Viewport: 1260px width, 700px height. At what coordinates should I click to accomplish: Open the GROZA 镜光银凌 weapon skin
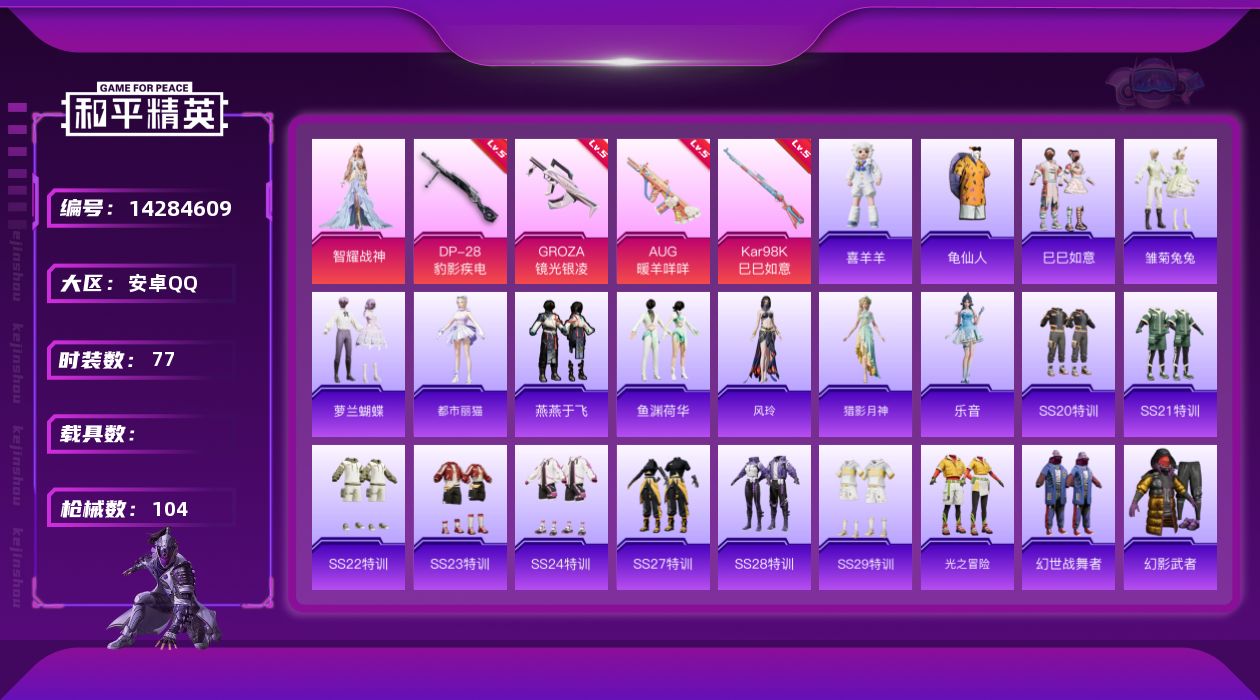[561, 211]
